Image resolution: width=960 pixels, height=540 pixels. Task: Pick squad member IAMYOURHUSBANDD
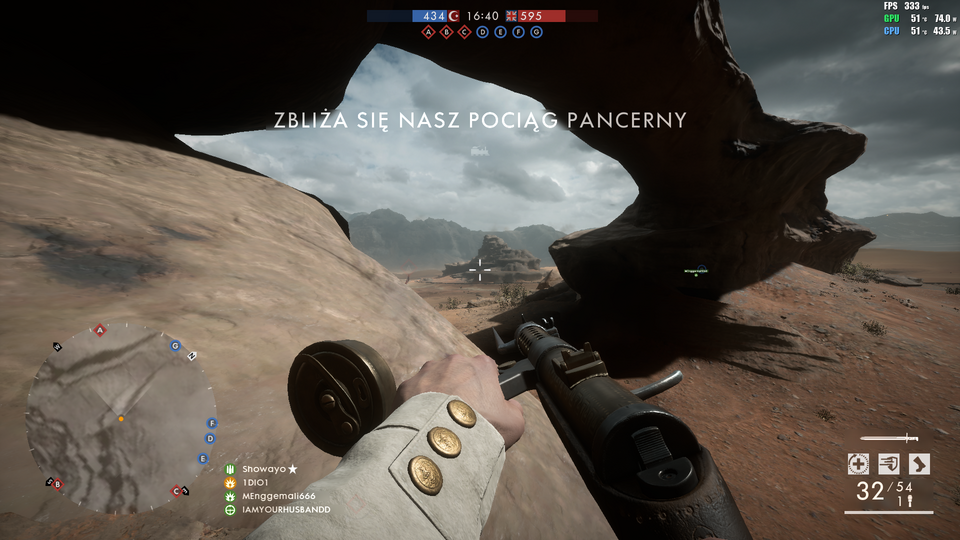285,510
